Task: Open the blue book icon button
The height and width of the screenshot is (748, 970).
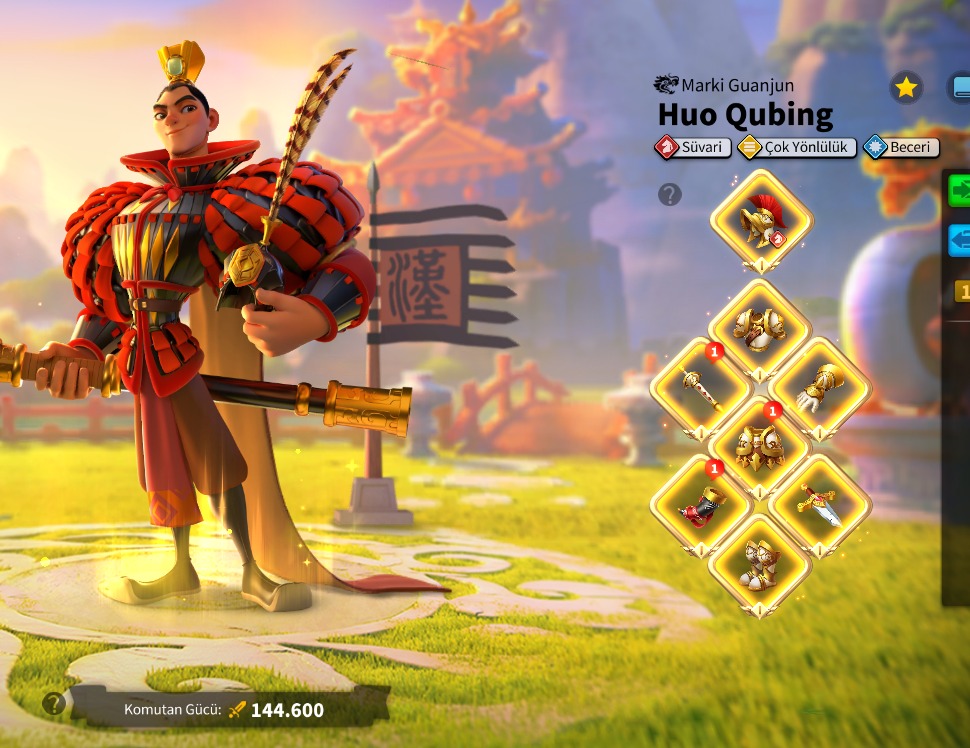Action: 960,88
